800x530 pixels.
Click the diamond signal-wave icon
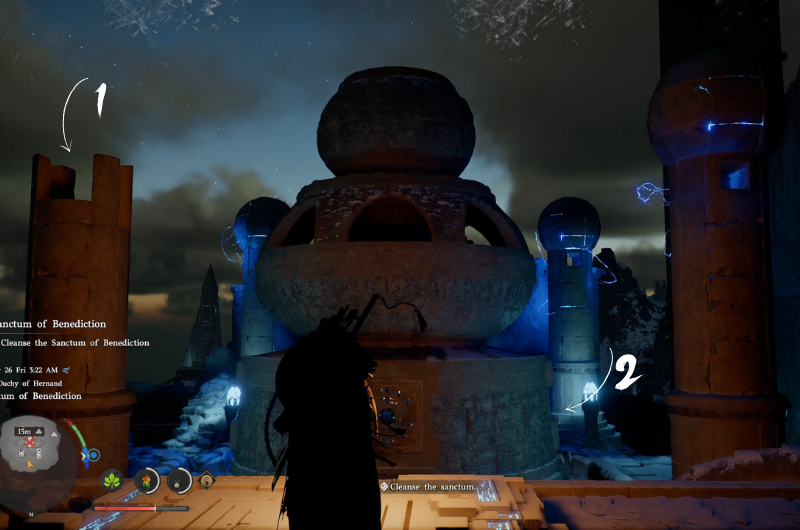click(x=207, y=480)
